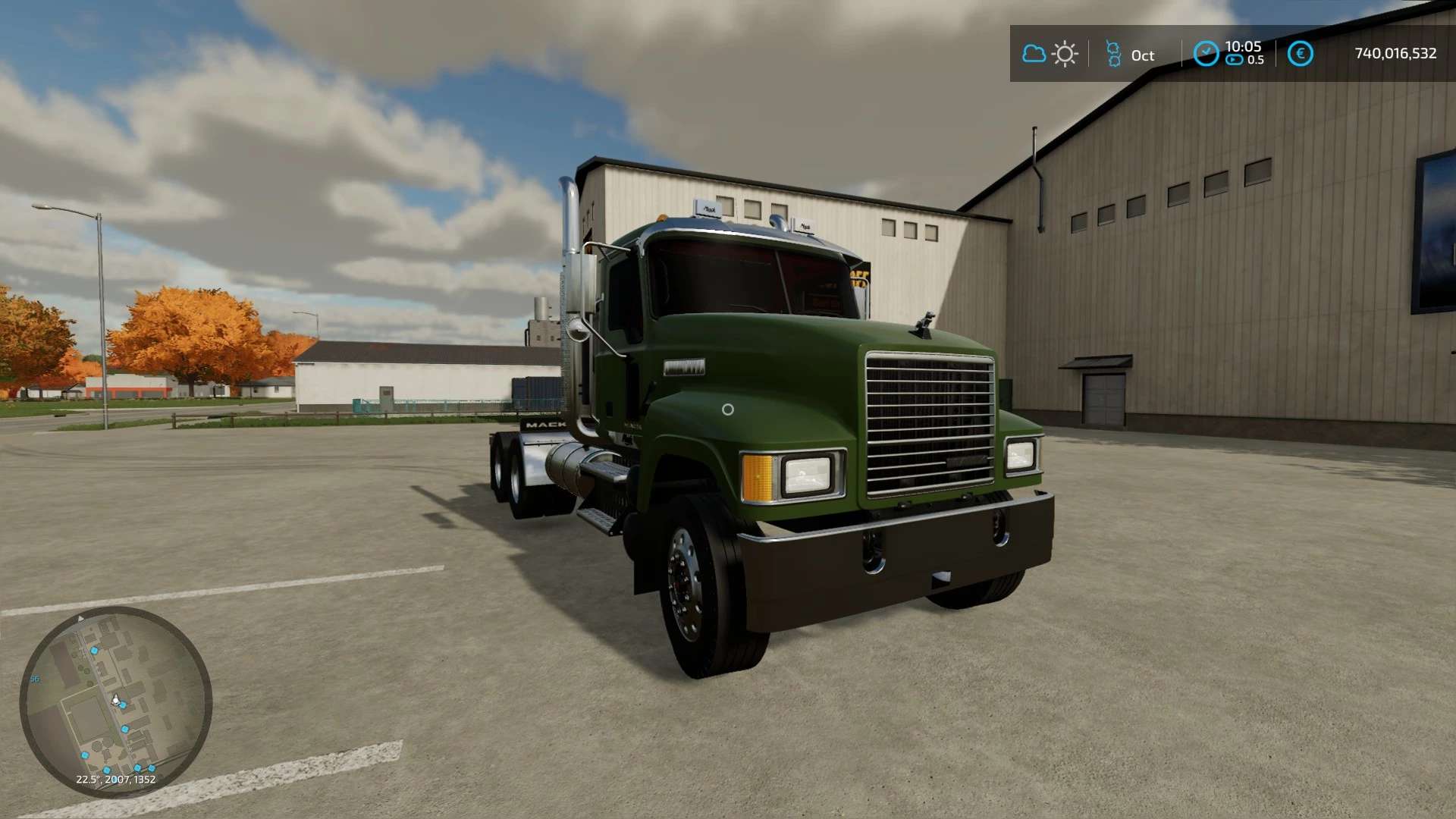Select the season icon beside Oct
The width and height of the screenshot is (1456, 819).
1113,54
